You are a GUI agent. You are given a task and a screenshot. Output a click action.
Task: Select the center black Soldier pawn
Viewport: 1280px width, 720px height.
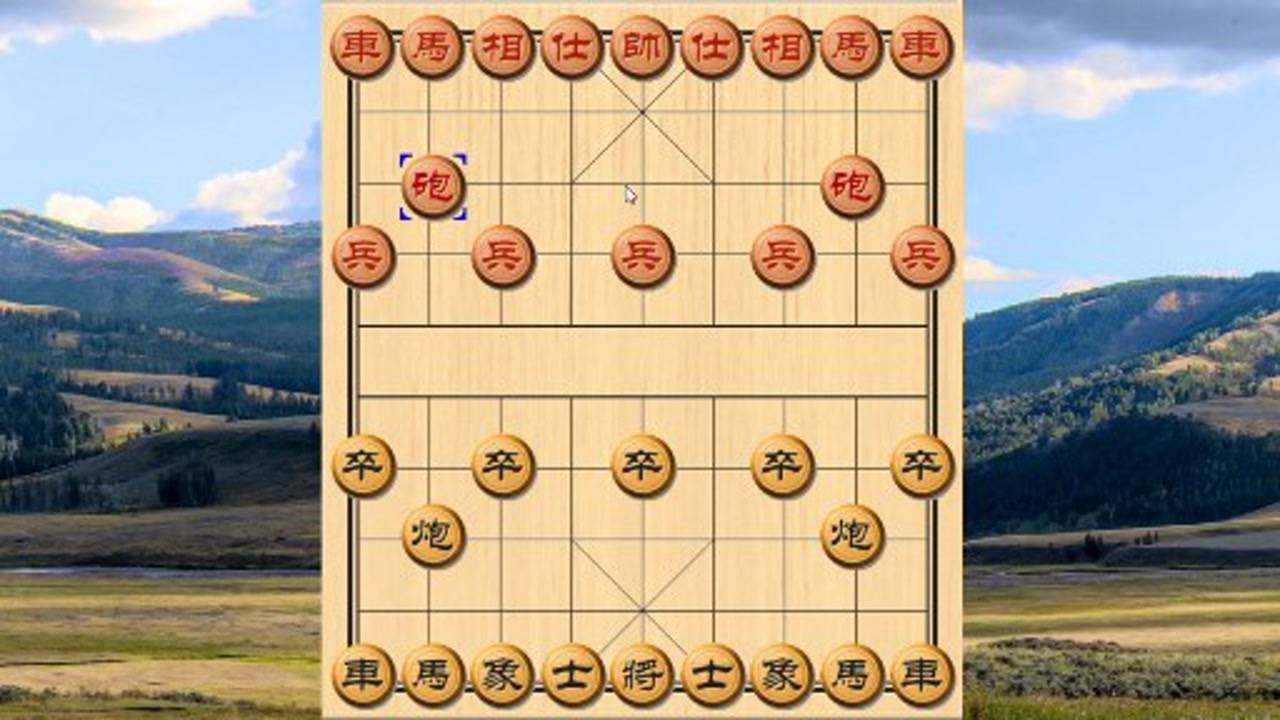pos(644,465)
